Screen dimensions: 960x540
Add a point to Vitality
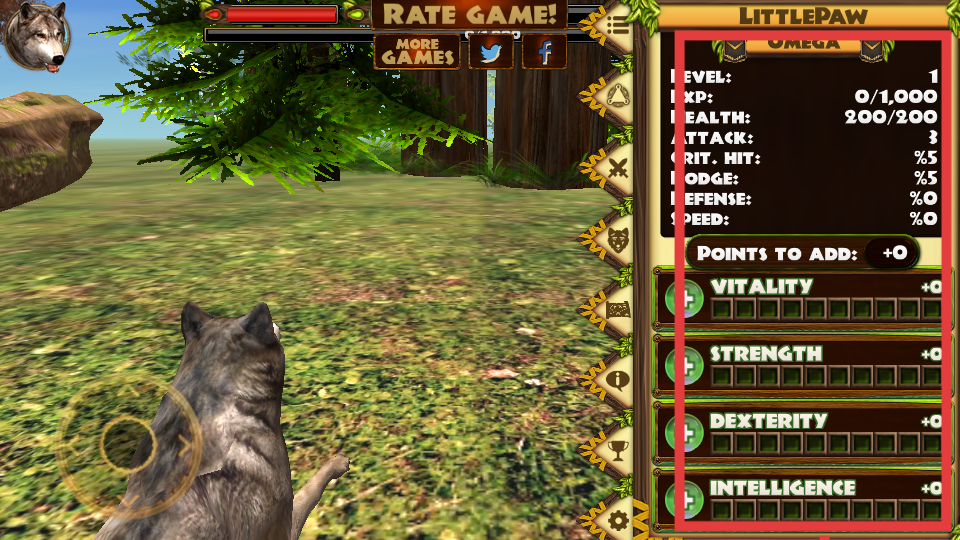[685, 300]
